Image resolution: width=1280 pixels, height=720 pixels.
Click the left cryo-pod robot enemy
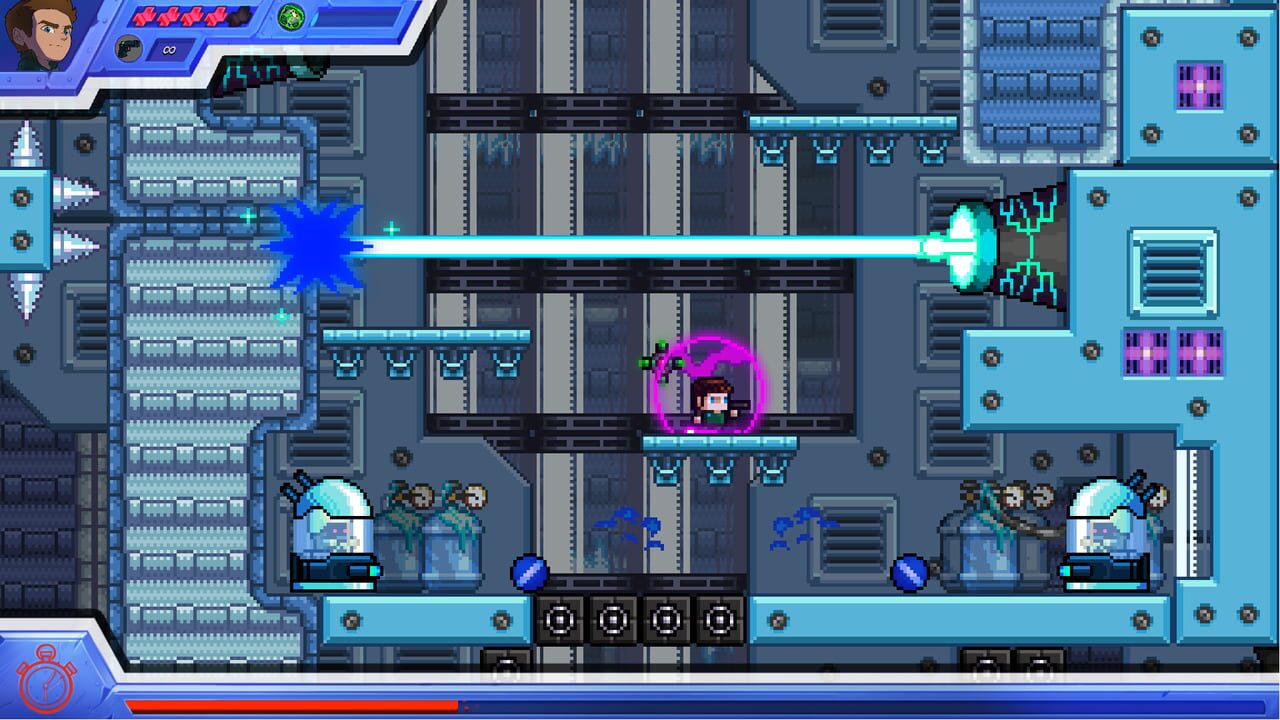335,530
